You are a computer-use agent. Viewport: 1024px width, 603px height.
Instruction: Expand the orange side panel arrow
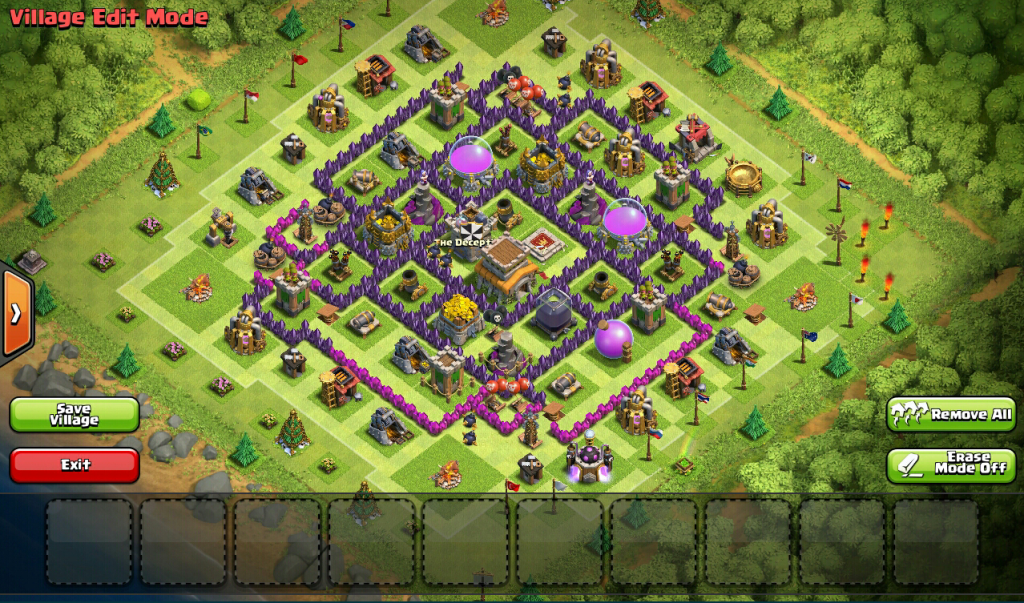[16, 313]
